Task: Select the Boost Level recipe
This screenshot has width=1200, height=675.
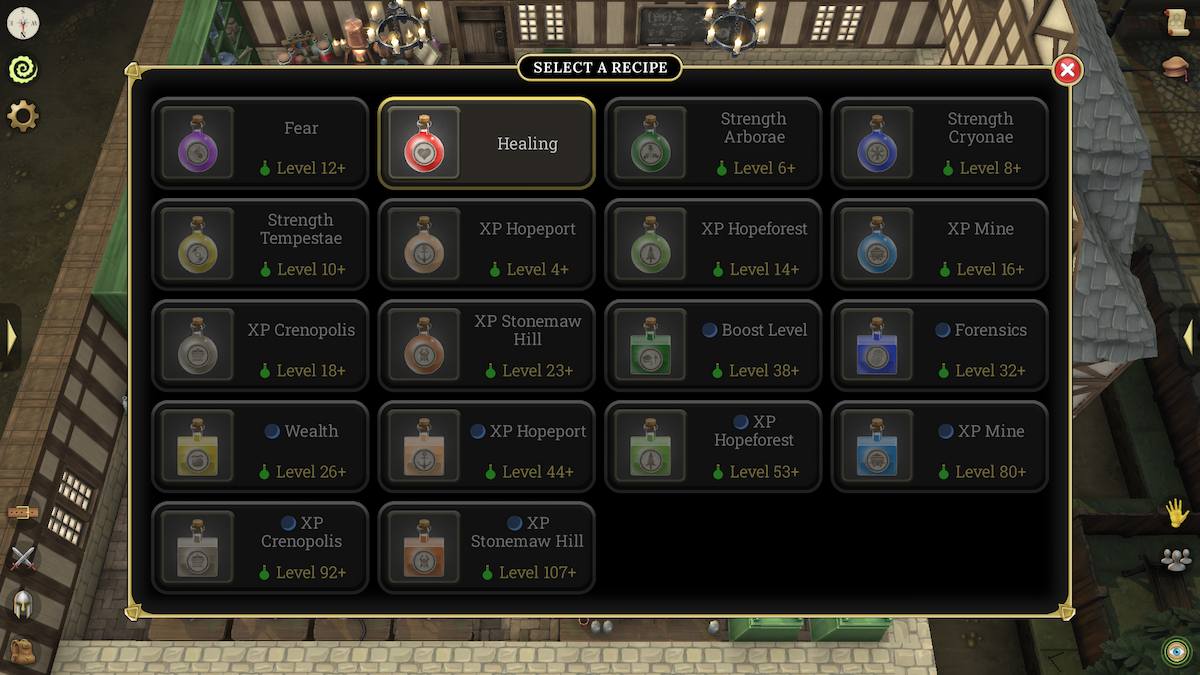Action: point(713,346)
